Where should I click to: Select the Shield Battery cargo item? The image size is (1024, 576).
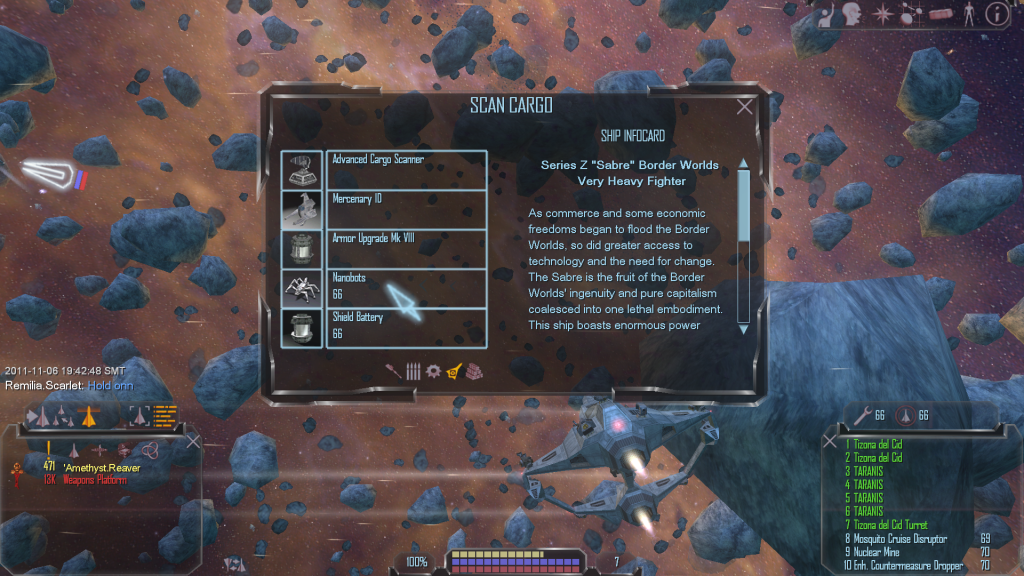(x=405, y=327)
